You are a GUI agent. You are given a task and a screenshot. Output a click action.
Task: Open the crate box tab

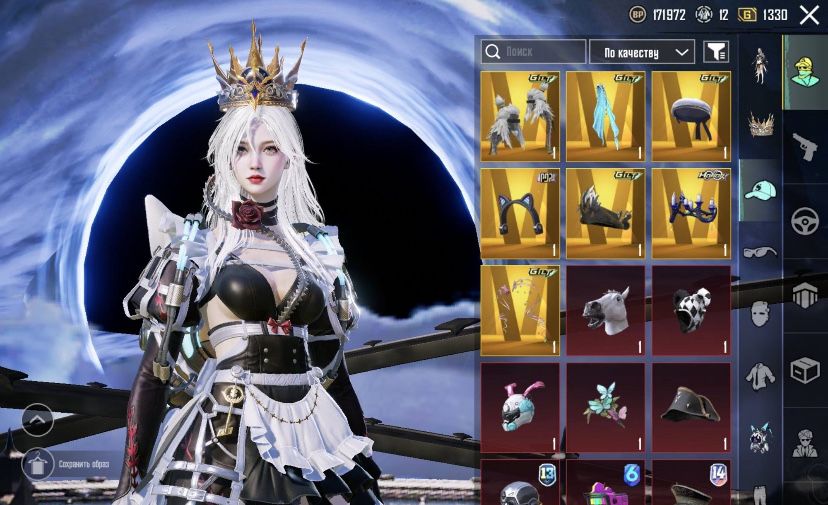(805, 370)
